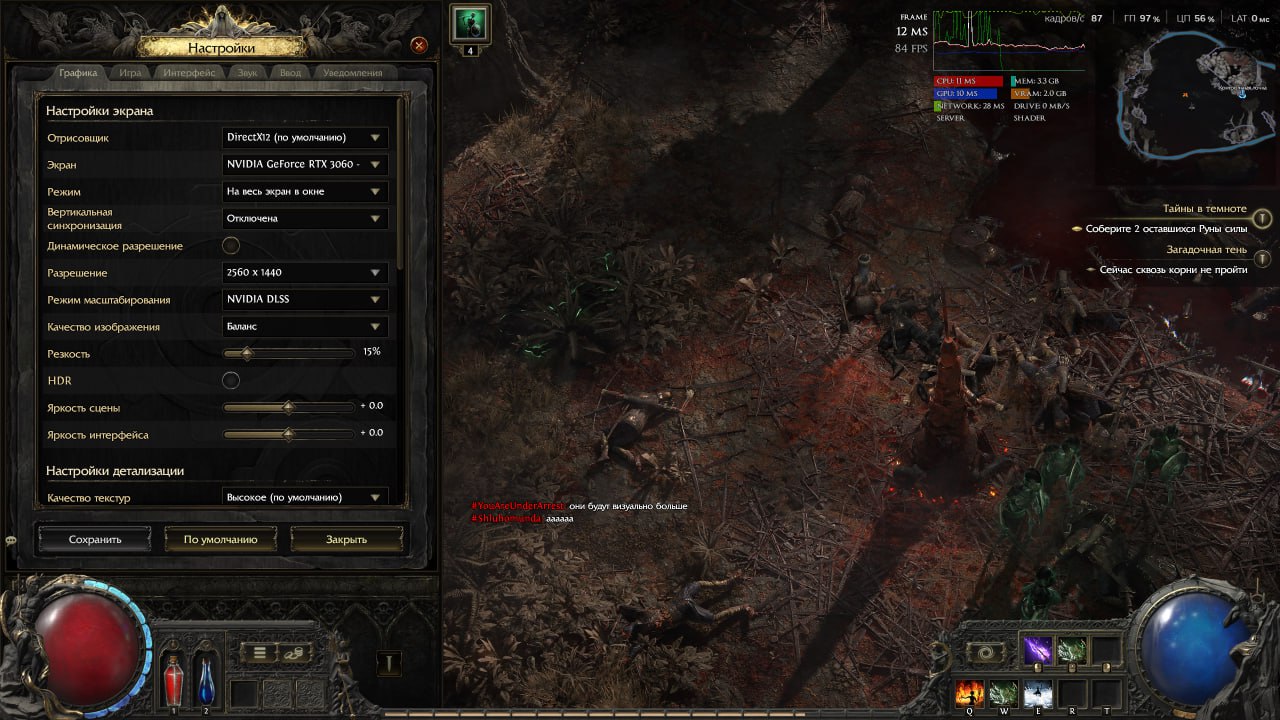Reset settings with По умолчанию

(x=220, y=539)
